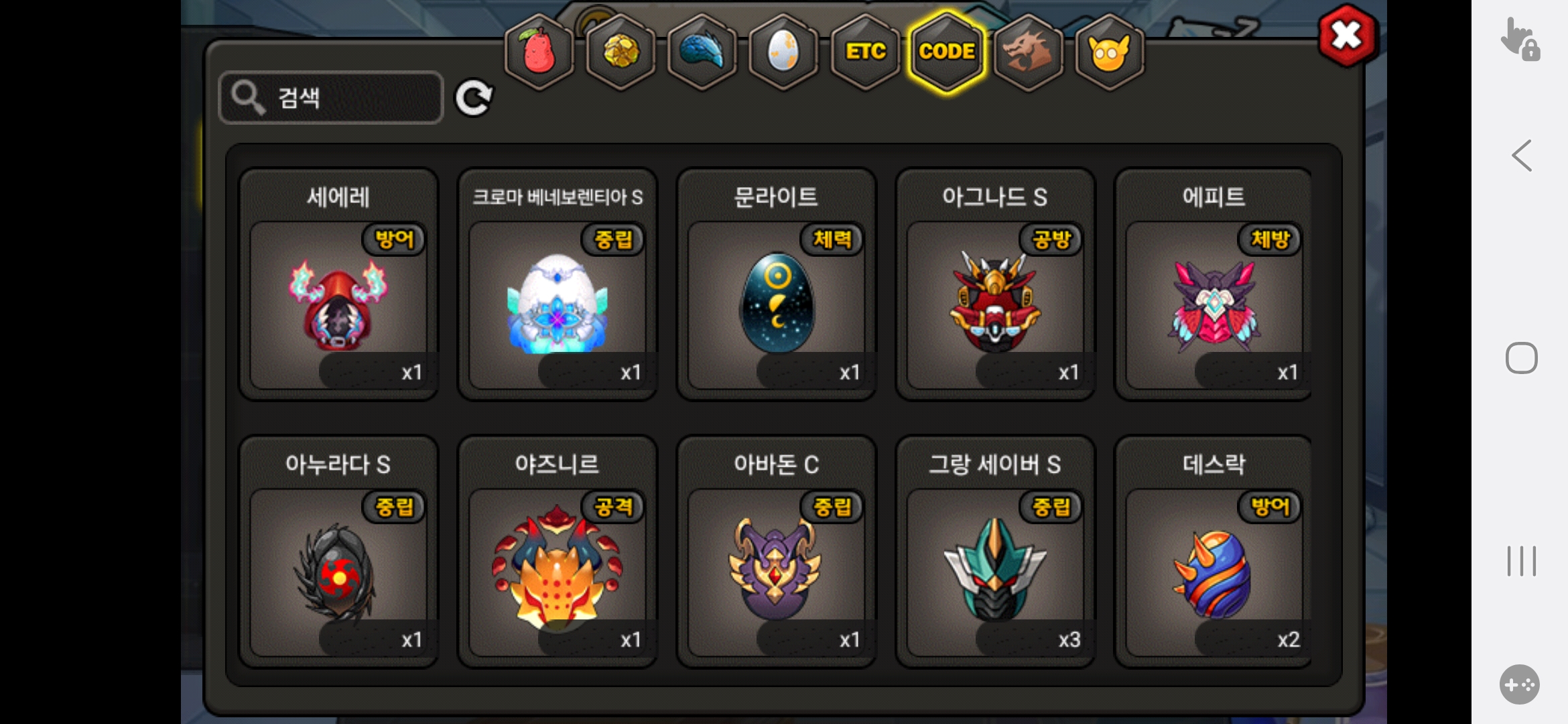
Task: Select the CODE tab
Action: (947, 52)
